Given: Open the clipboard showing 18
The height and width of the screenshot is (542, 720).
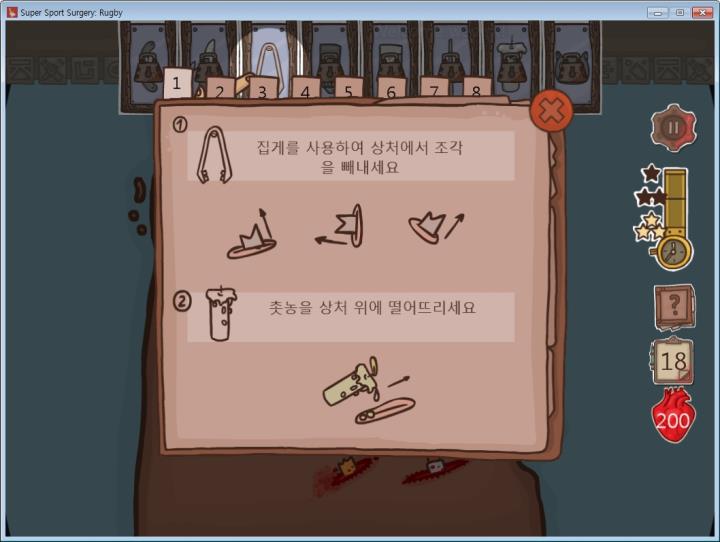Looking at the screenshot, I should pyautogui.click(x=672, y=362).
